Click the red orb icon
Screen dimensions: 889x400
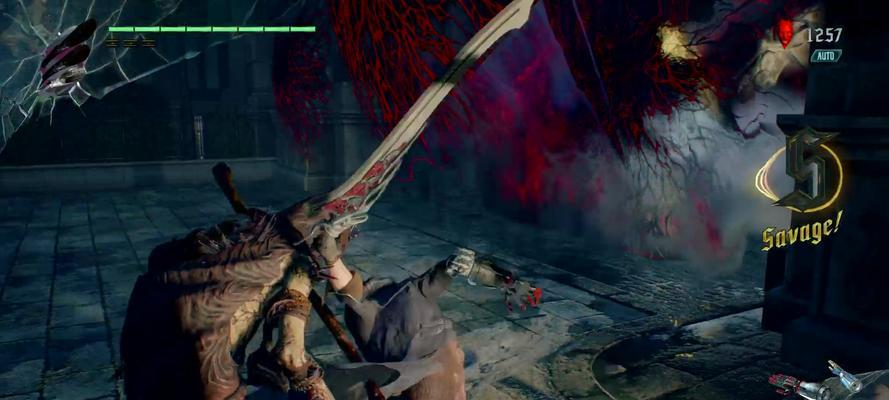pyautogui.click(x=788, y=33)
